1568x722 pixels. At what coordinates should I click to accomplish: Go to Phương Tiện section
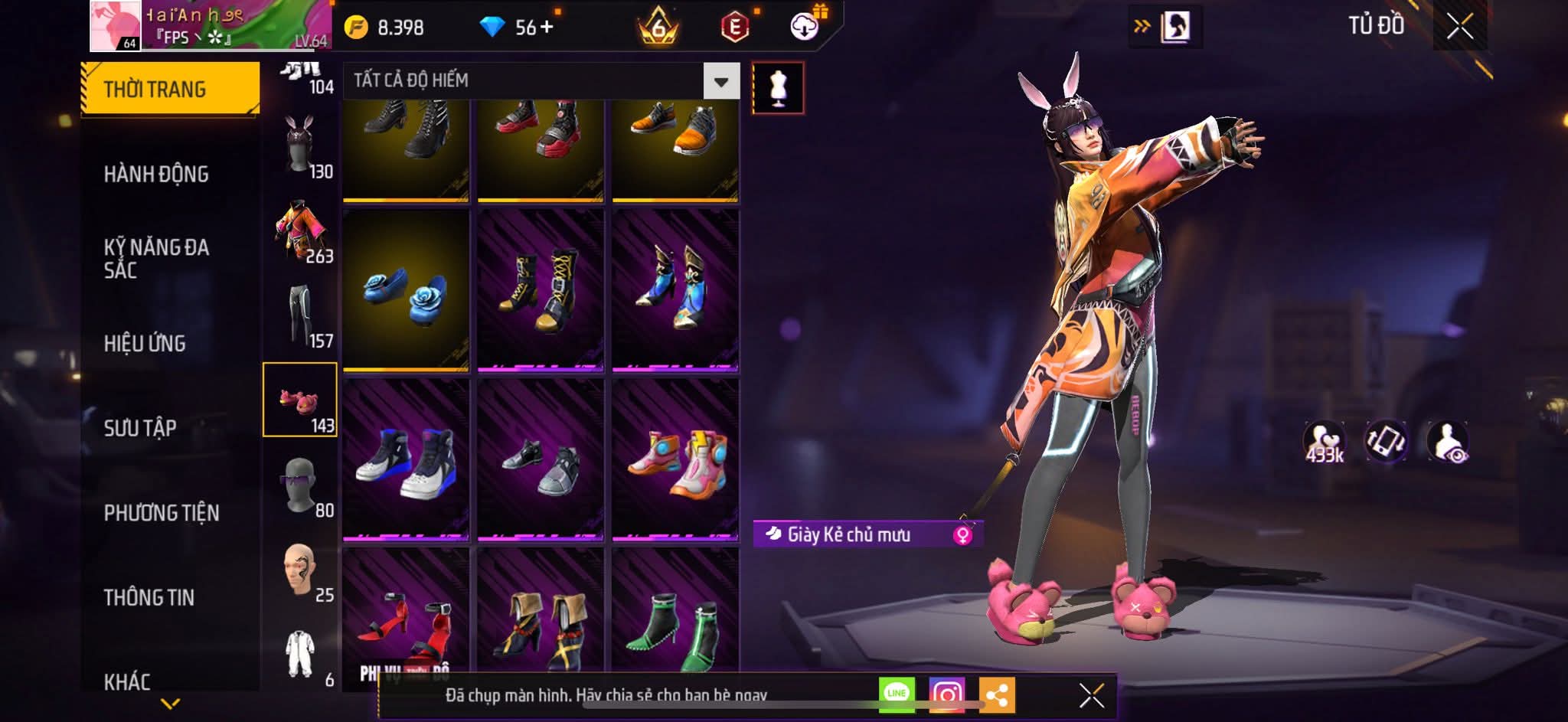[162, 513]
